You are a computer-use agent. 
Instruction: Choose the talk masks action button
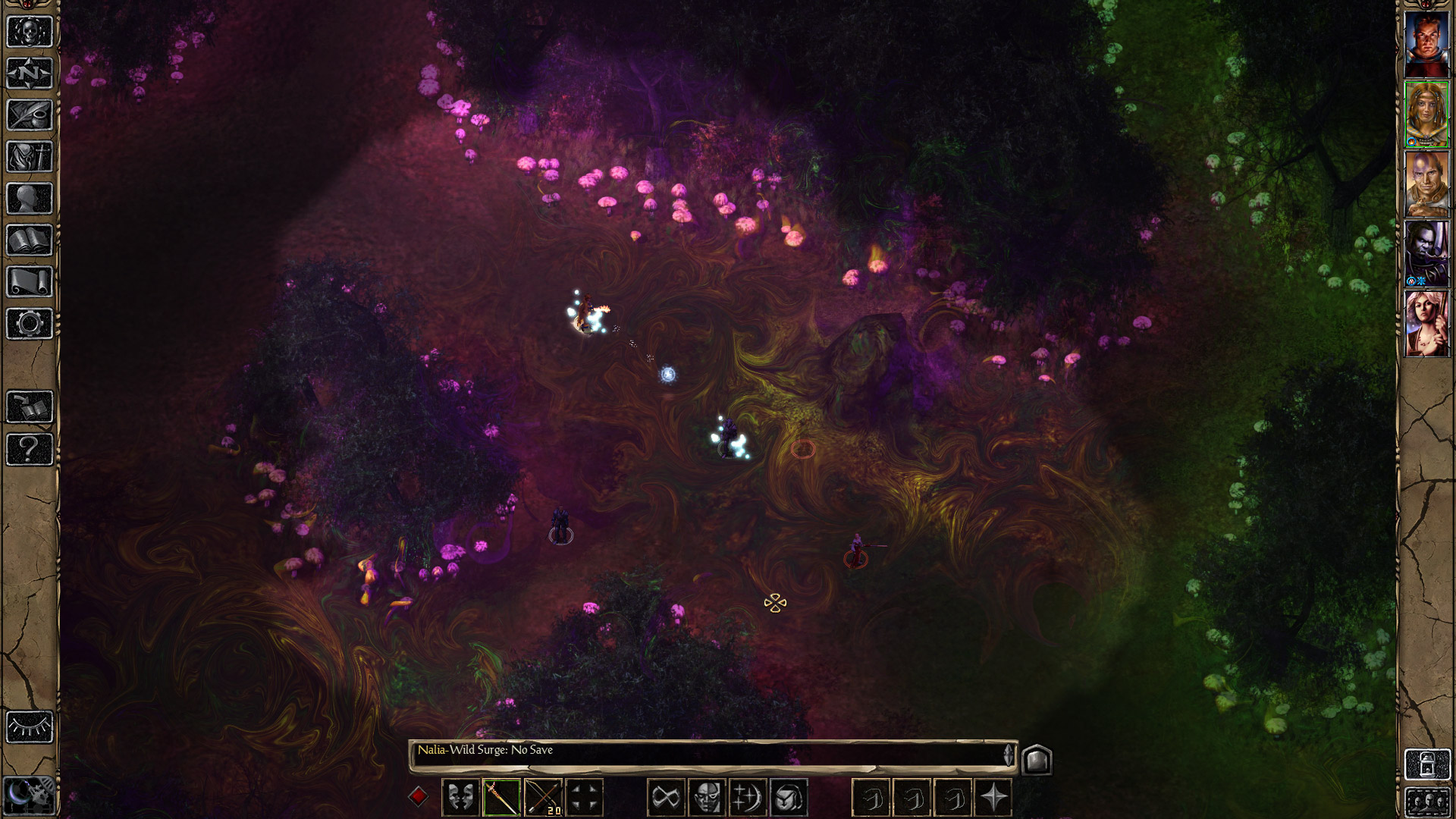point(460,798)
